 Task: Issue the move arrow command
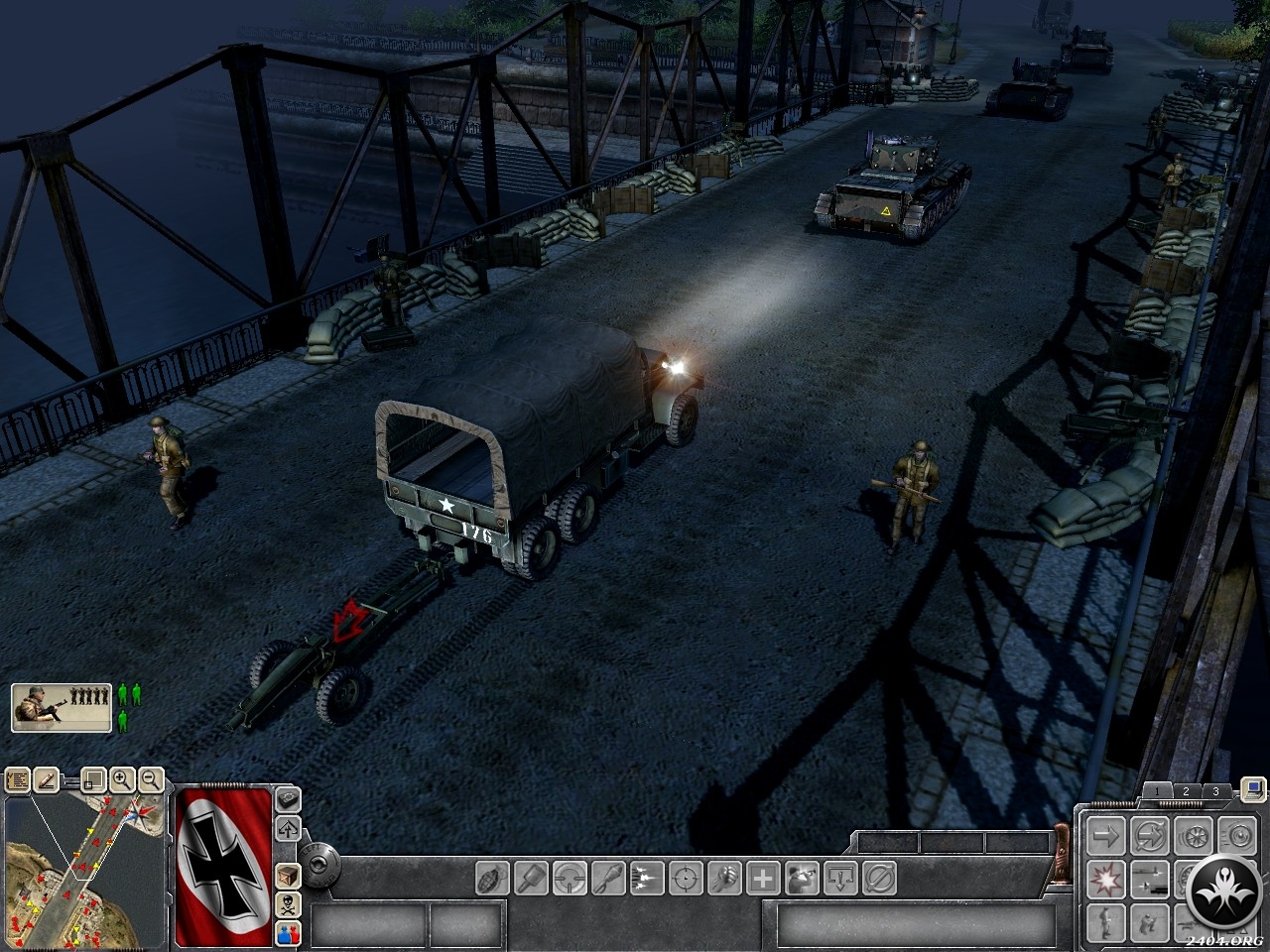(x=1105, y=835)
